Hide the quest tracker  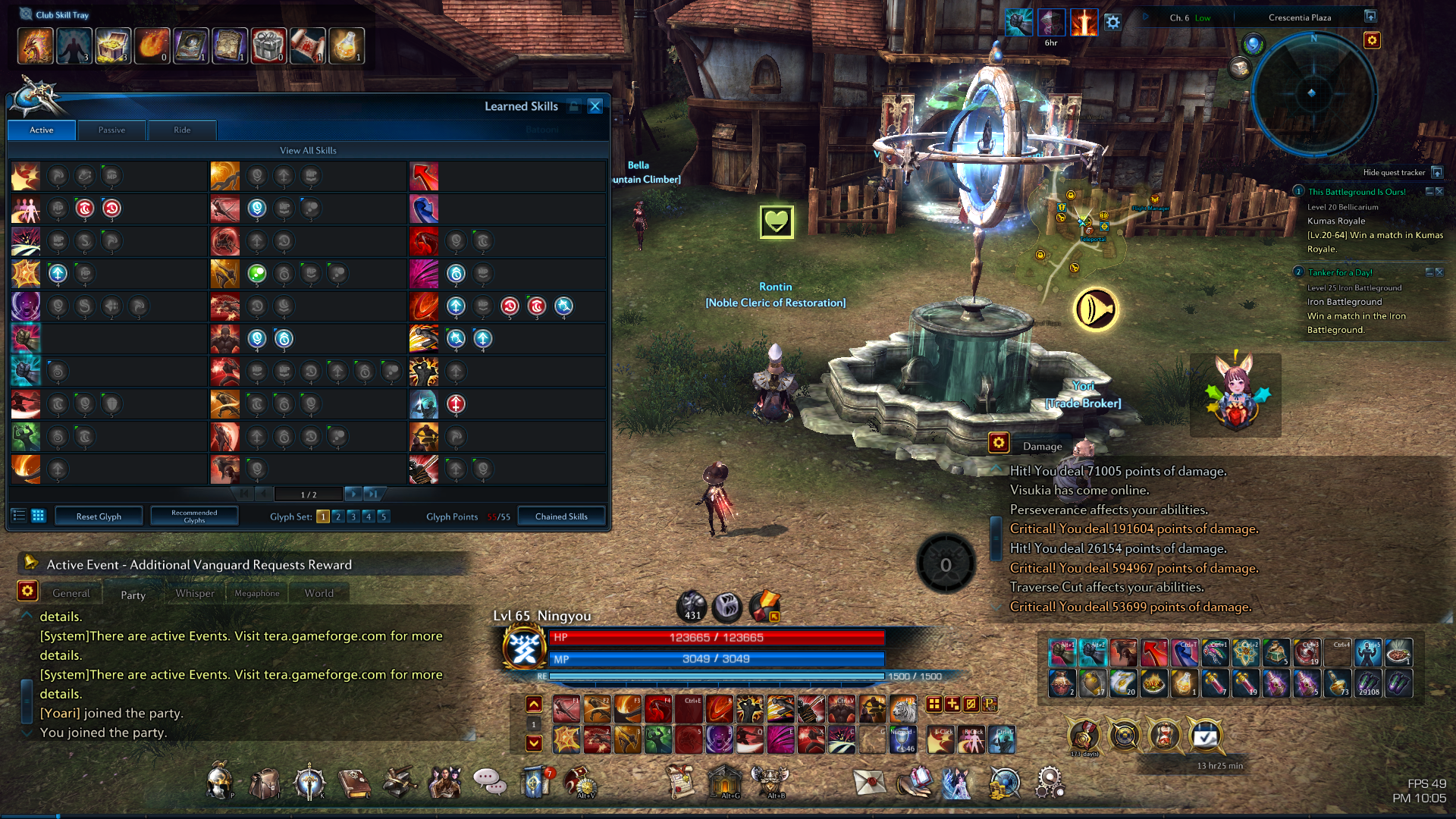tap(1436, 173)
